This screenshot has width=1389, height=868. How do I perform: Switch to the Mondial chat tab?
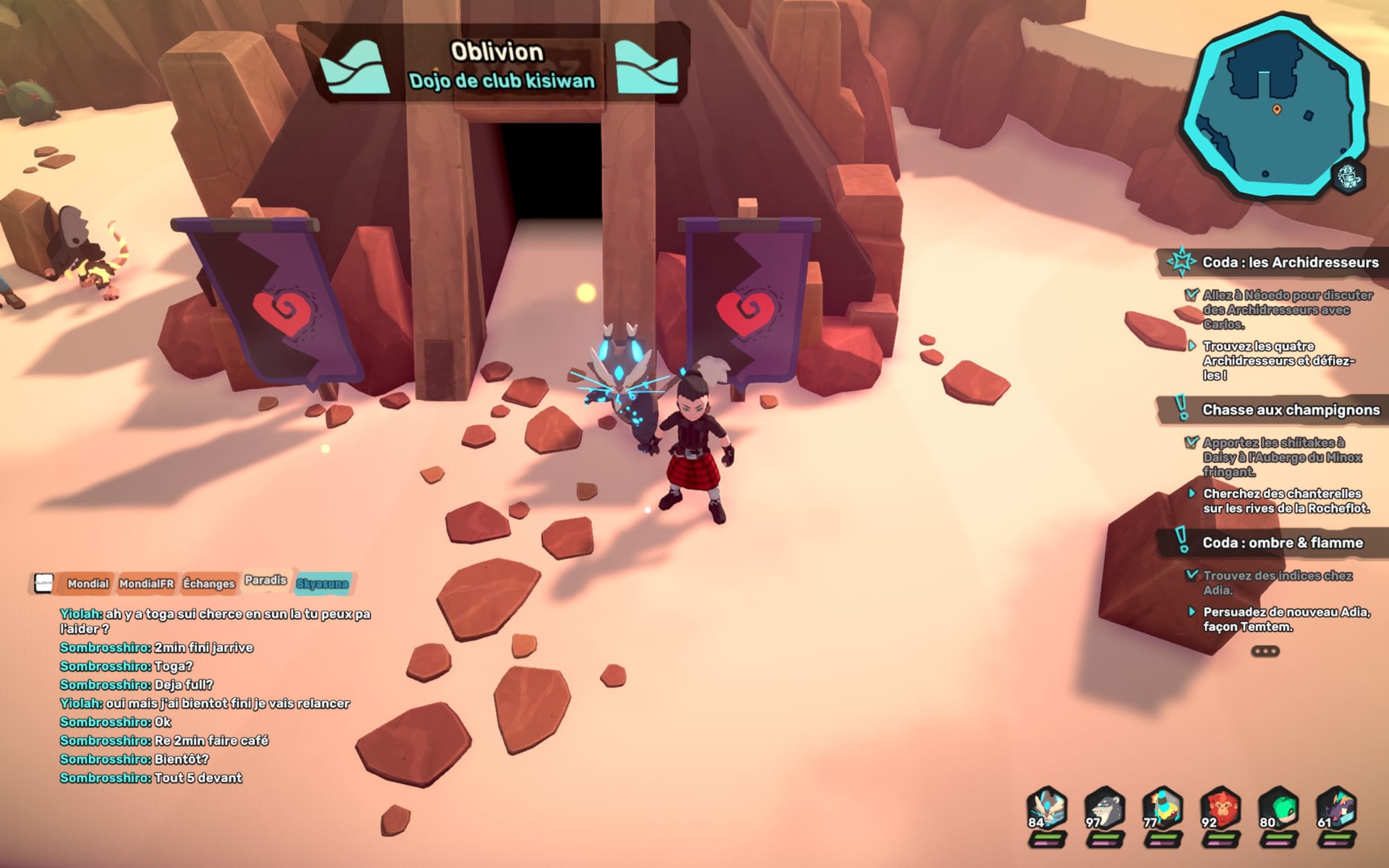[x=88, y=584]
